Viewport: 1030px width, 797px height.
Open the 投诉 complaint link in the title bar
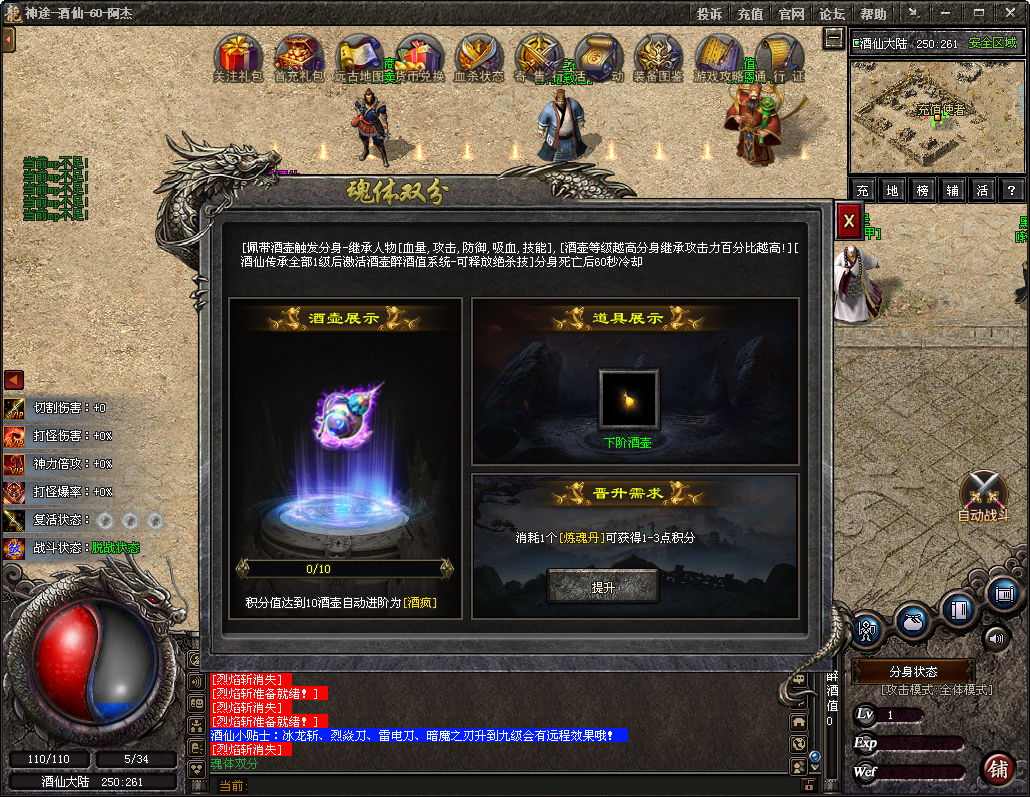click(x=709, y=14)
